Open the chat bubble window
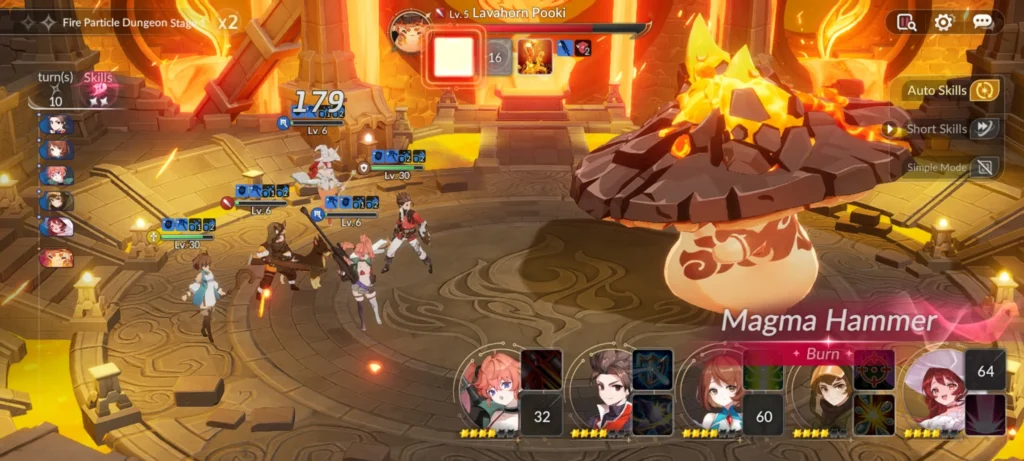Screen dimensions: 1024x461 982,22
